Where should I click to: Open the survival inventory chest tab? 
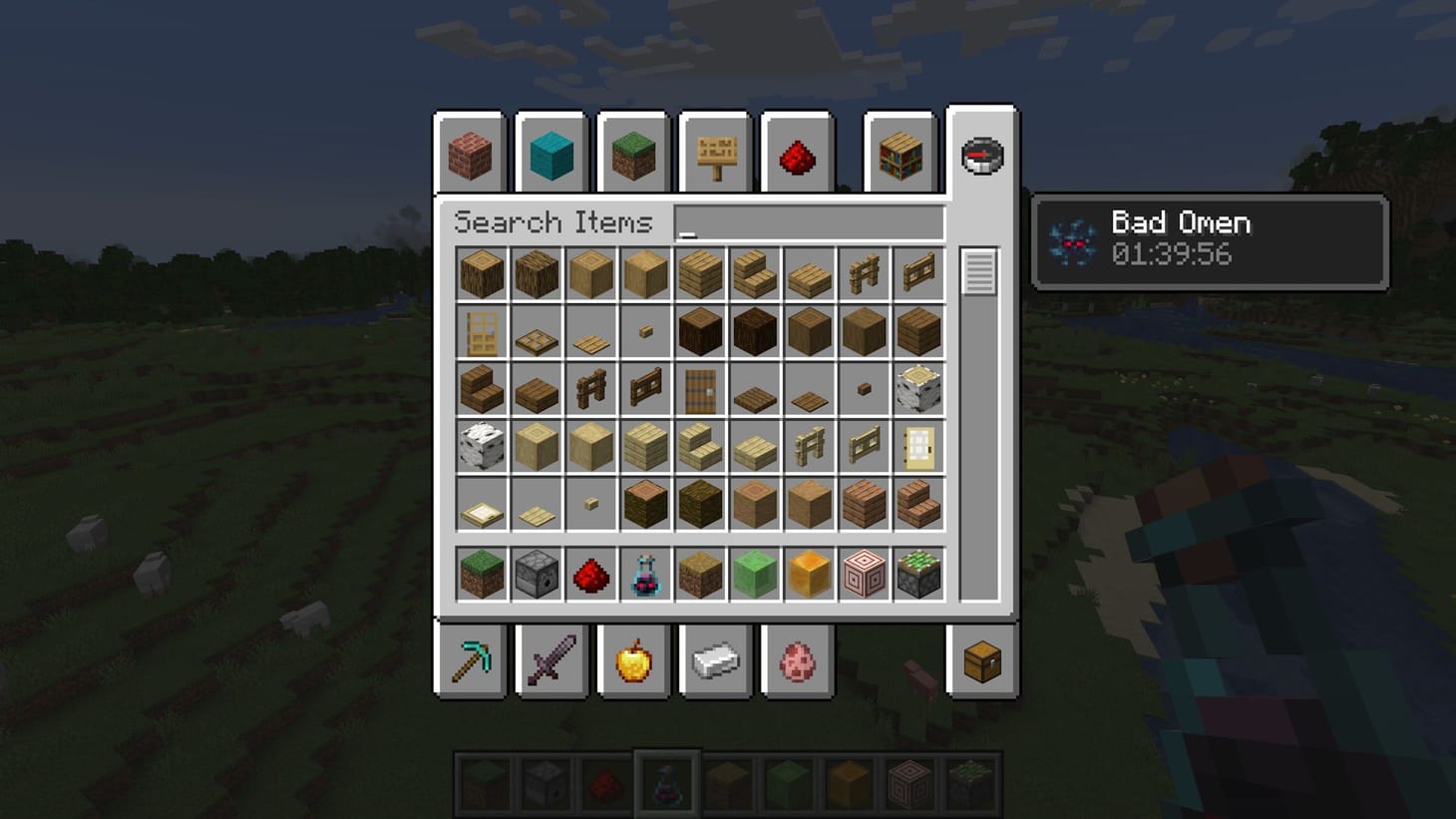click(981, 658)
